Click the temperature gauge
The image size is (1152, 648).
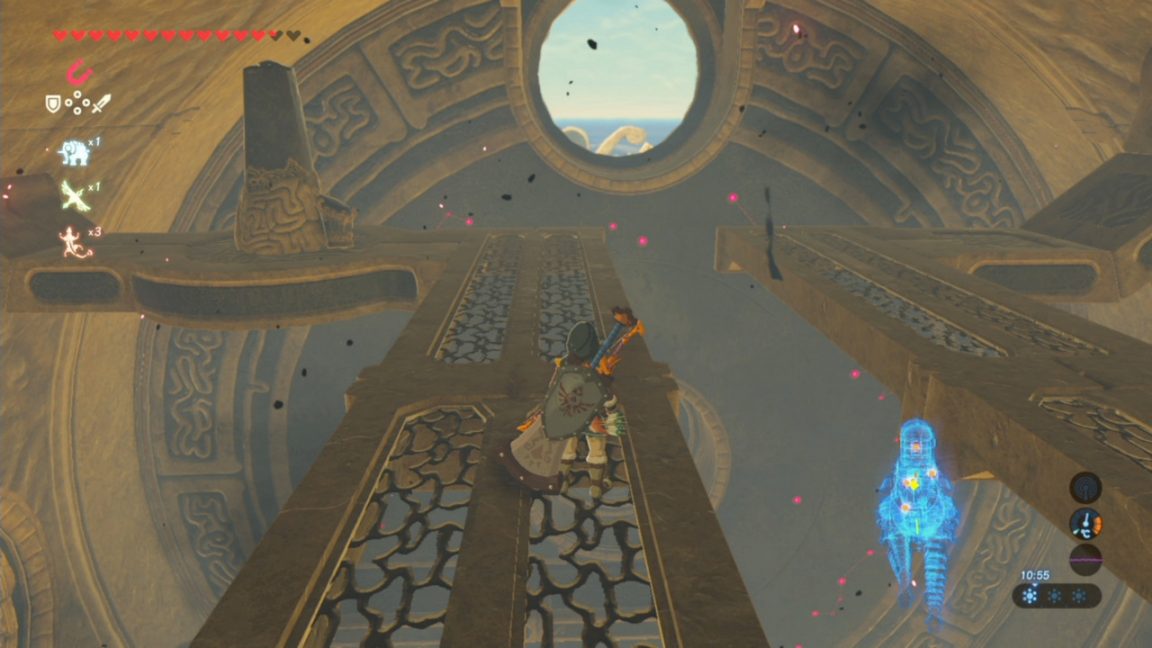[x=1085, y=523]
